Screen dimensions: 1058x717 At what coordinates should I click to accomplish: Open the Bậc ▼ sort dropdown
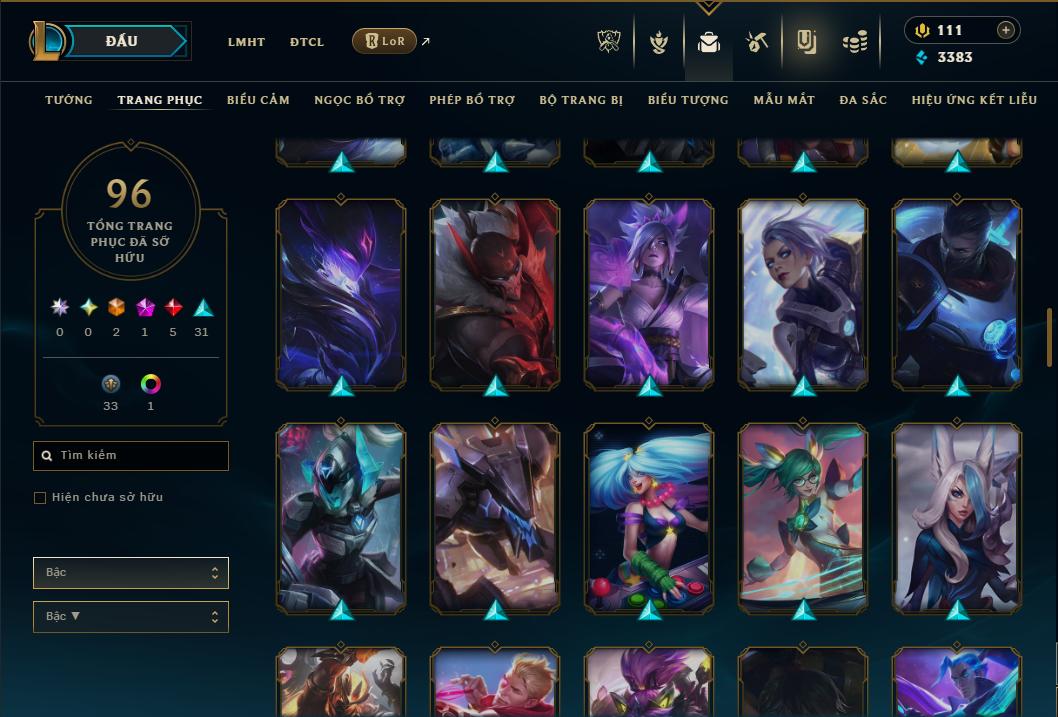131,617
